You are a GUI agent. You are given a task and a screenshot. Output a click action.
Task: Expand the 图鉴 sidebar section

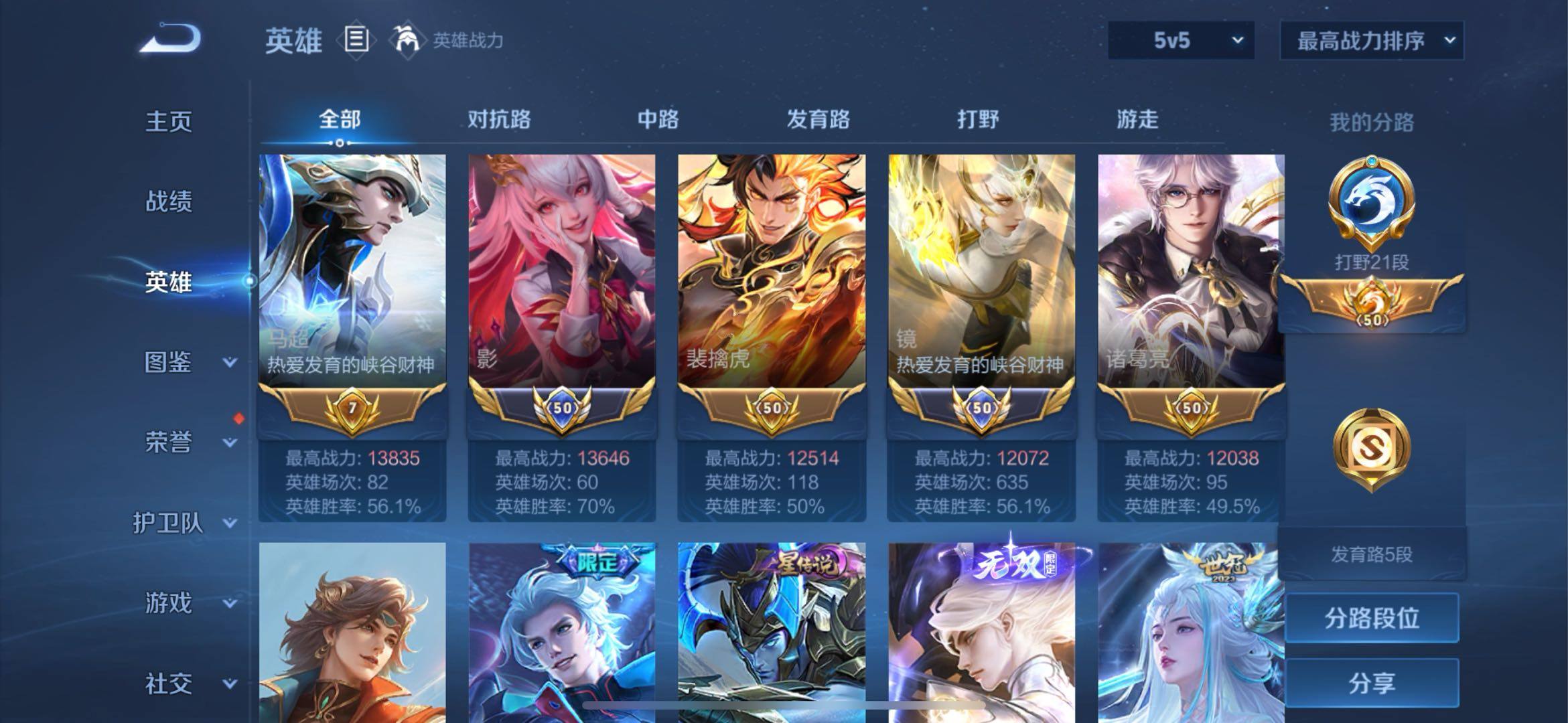(x=169, y=363)
